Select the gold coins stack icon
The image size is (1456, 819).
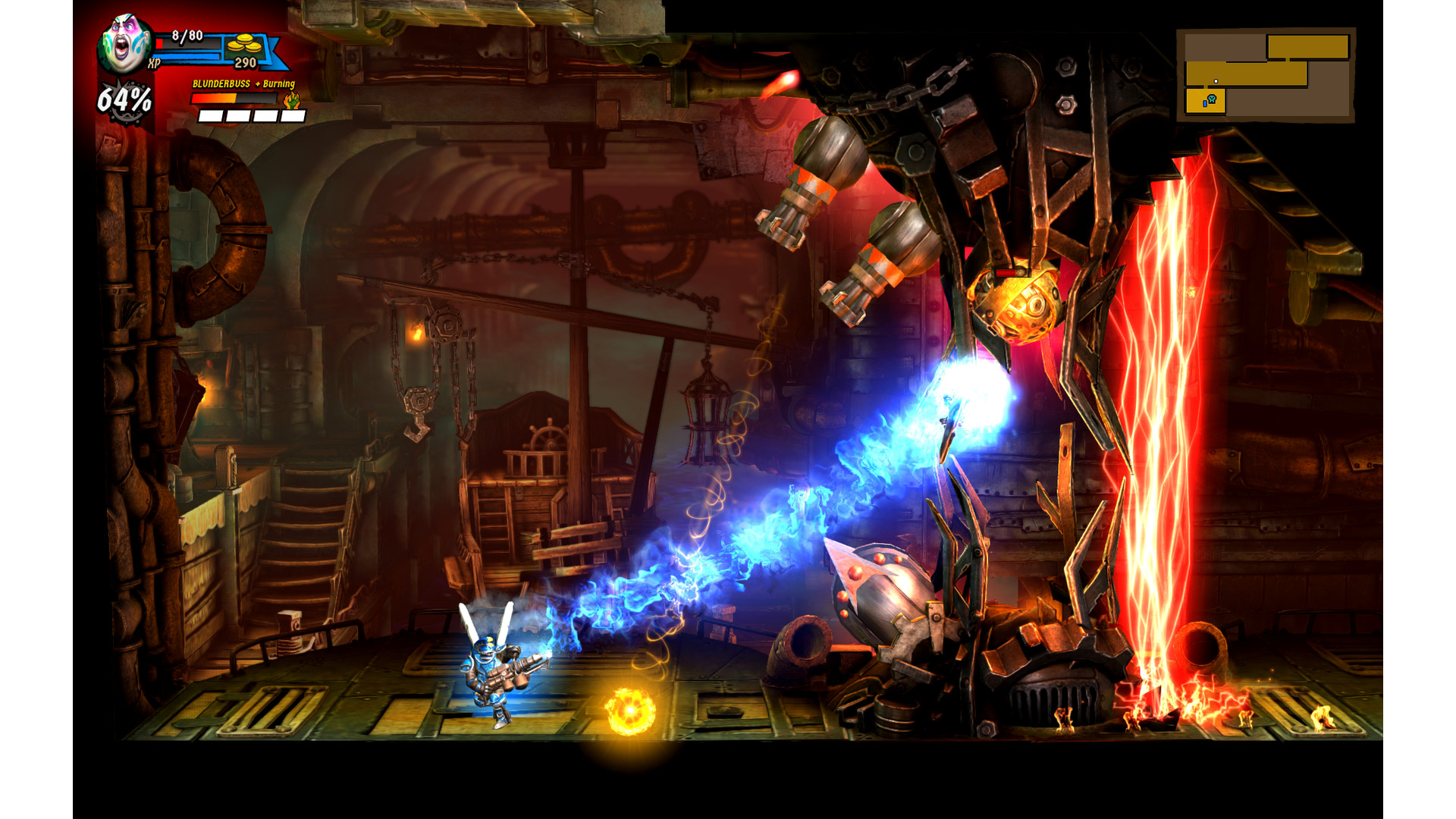[x=244, y=42]
